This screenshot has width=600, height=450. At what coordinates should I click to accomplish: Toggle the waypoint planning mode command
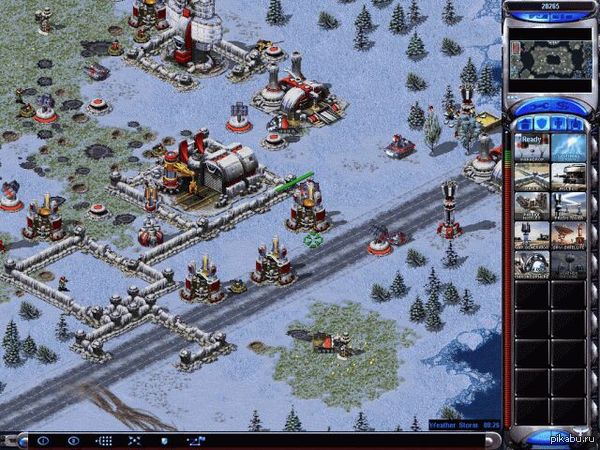coord(194,440)
